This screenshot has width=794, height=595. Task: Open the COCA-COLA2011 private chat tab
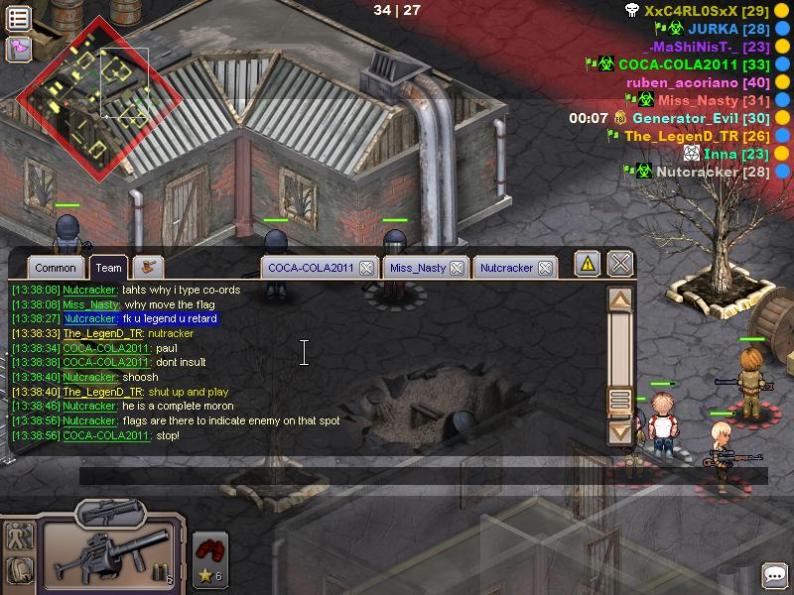tap(311, 268)
